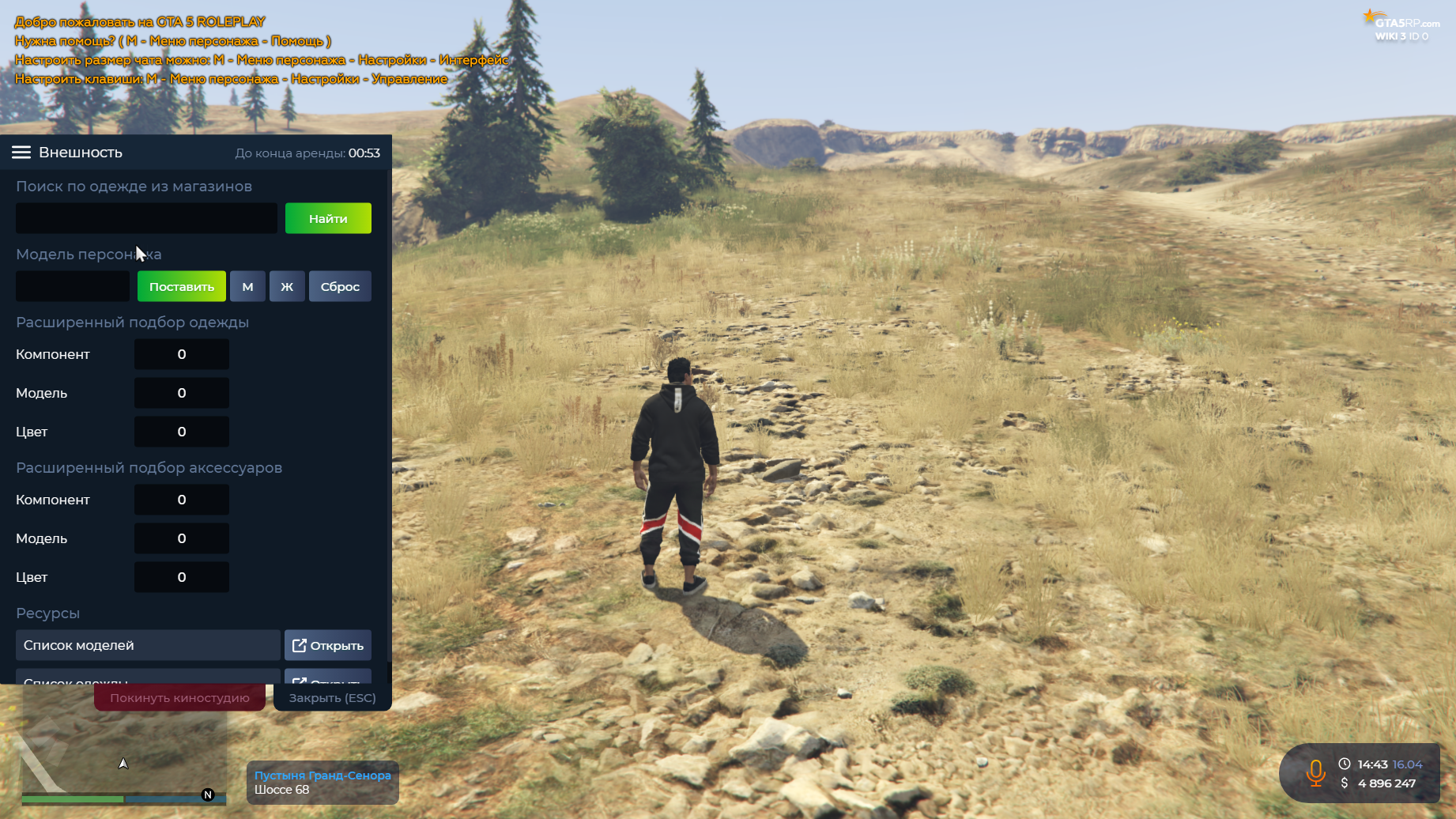The height and width of the screenshot is (819, 1456).
Task: Click the Список моделей text row
Action: tap(148, 645)
